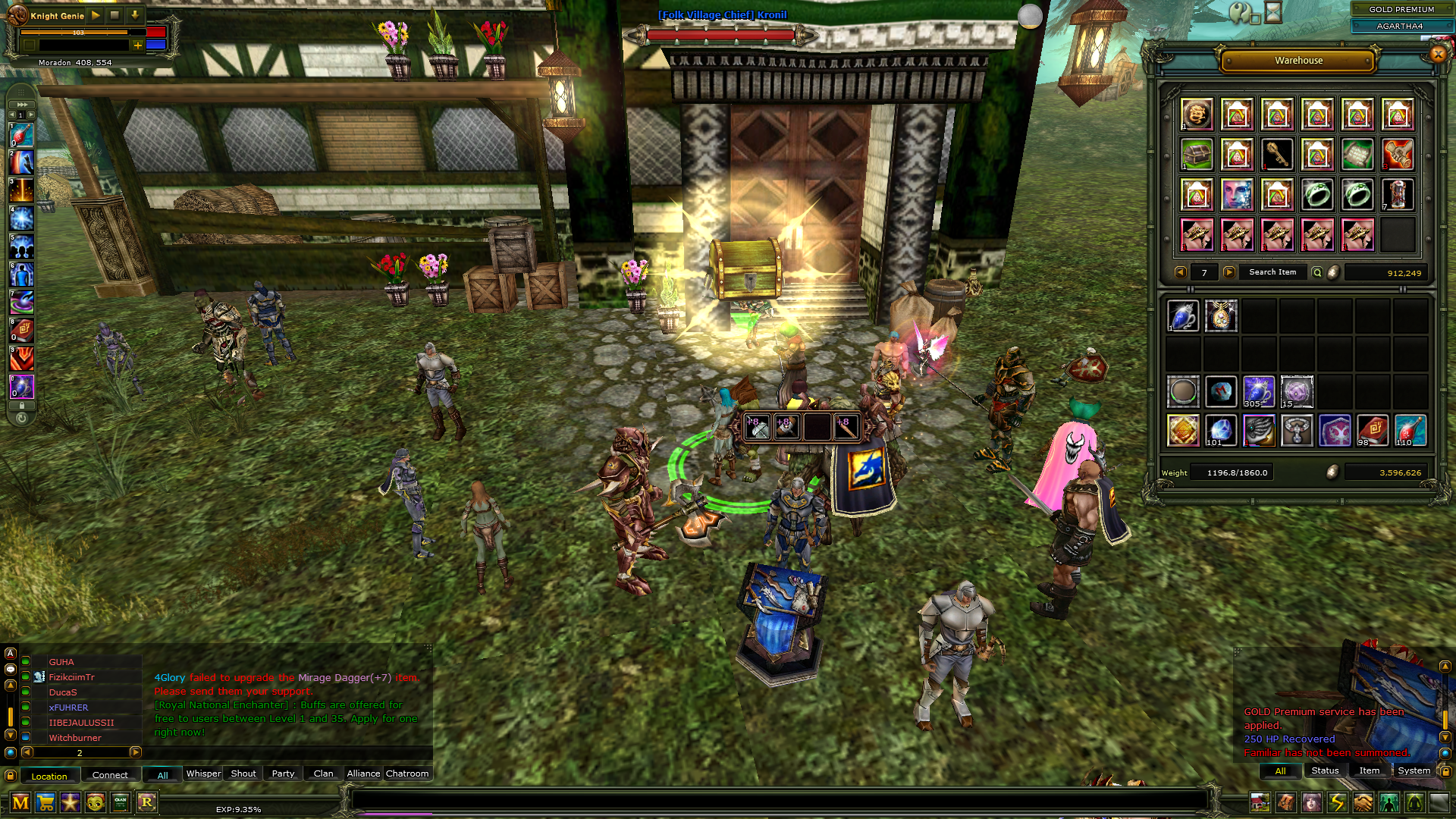Click the Search Item field in the Warehouse
The height and width of the screenshot is (819, 1456).
tap(1272, 271)
